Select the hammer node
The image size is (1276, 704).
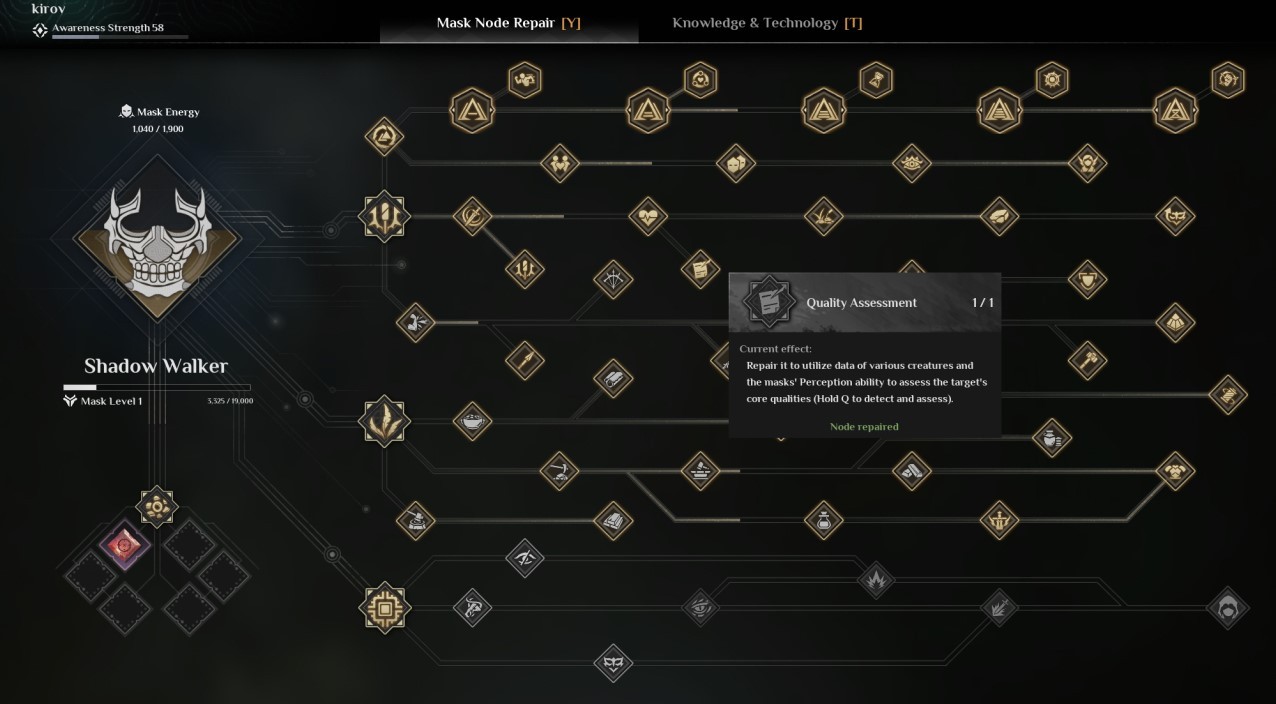point(1087,360)
